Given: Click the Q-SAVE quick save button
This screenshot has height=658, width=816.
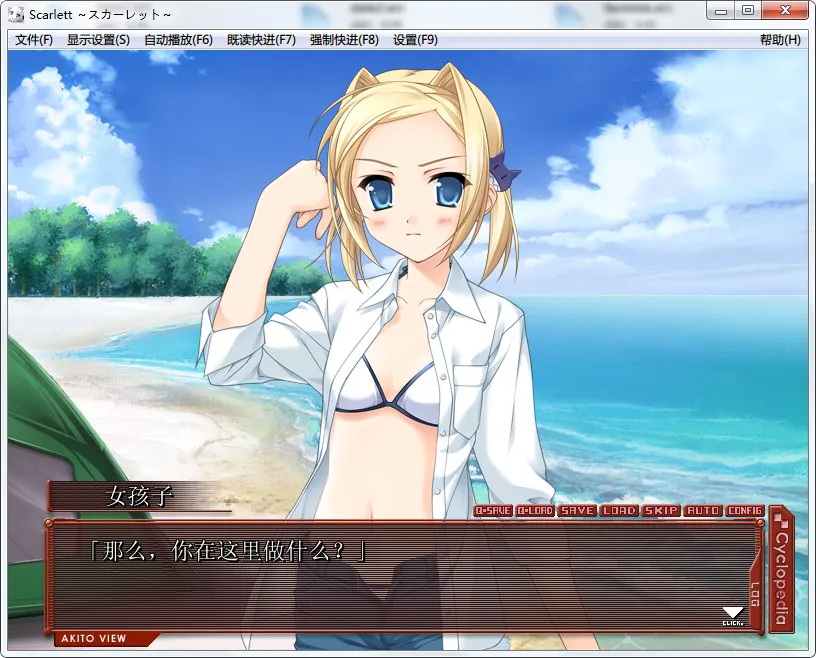Looking at the screenshot, I should (x=493, y=511).
